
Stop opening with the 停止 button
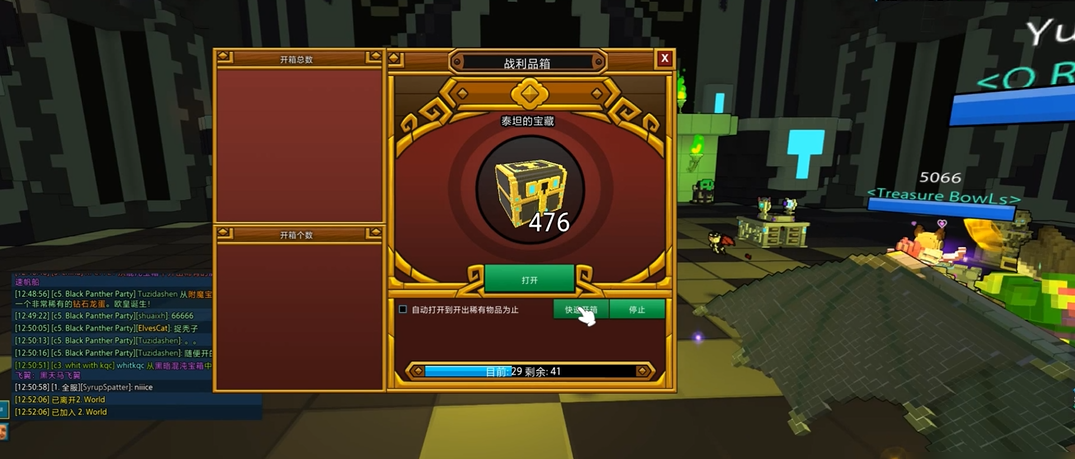point(637,310)
